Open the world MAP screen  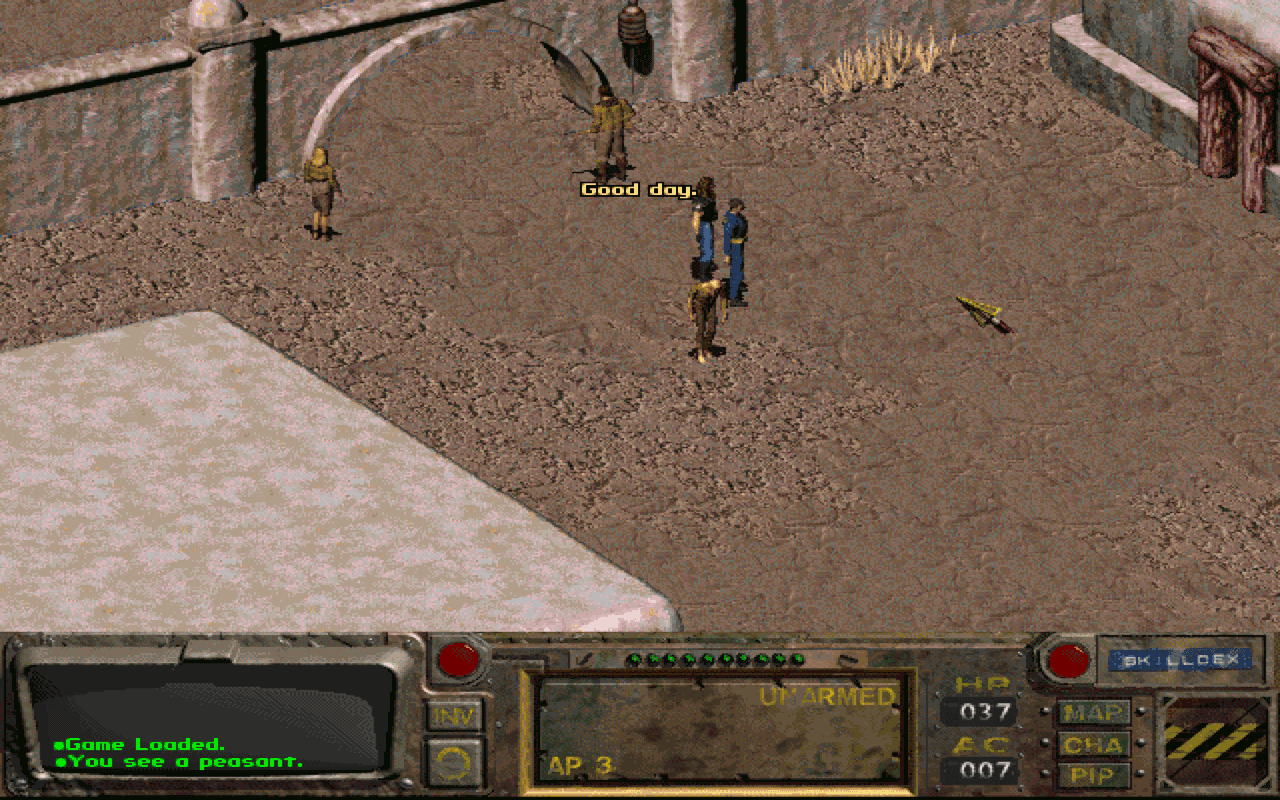point(1094,714)
